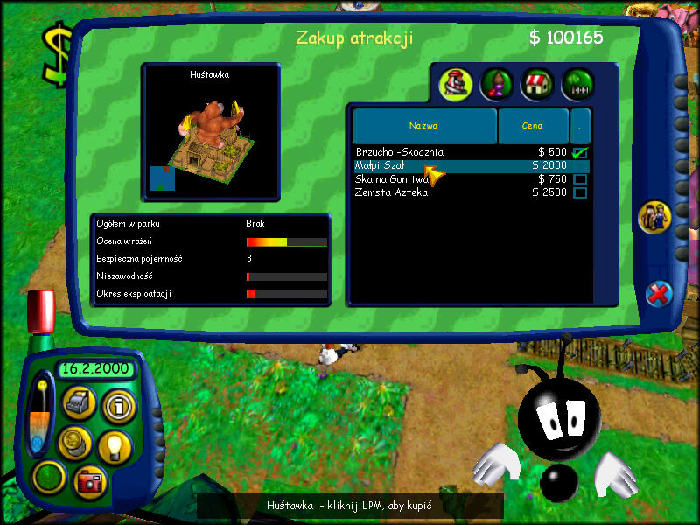Open the scenery tab with tree and fence
This screenshot has width=700, height=525.
pos(578,83)
